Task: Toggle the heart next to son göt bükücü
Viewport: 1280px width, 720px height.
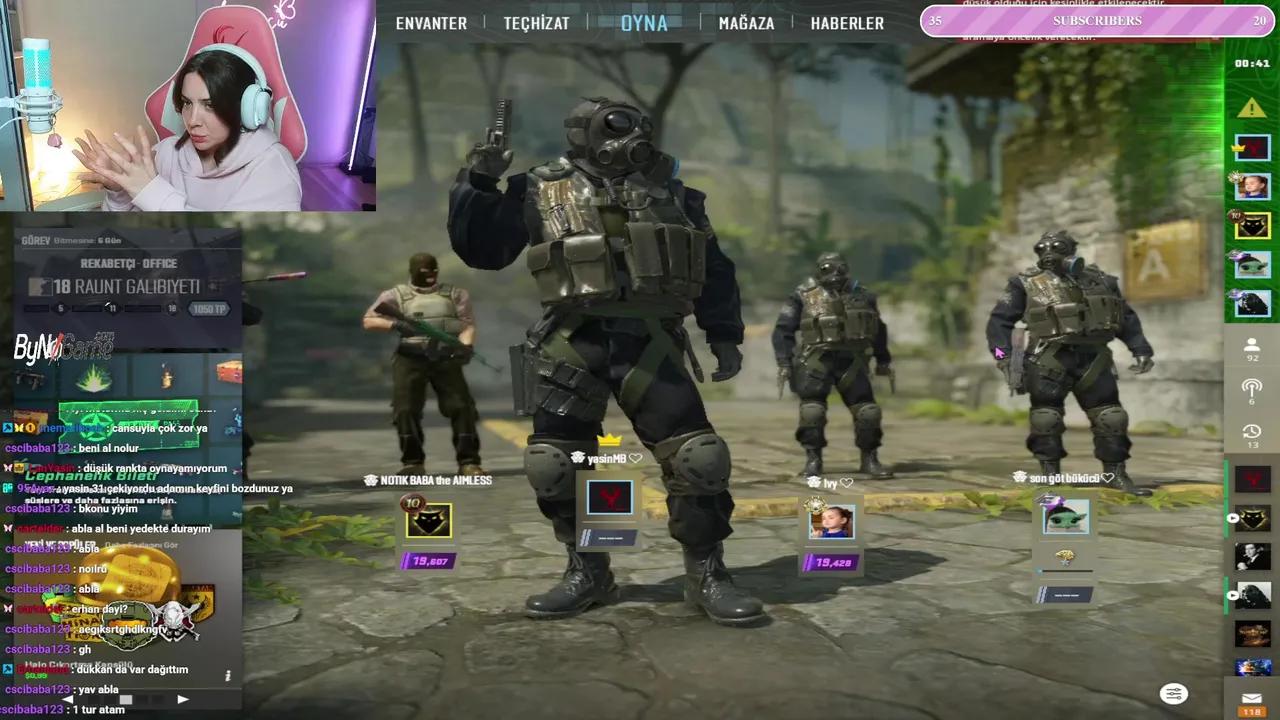Action: (1106, 477)
